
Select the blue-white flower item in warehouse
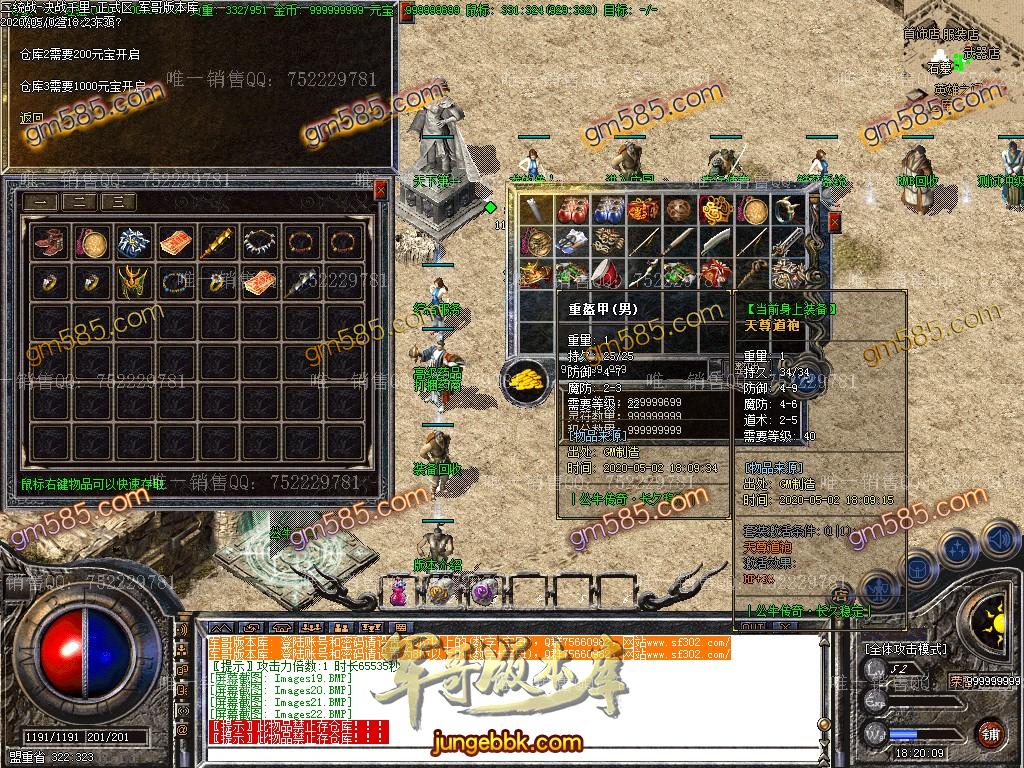tap(132, 242)
